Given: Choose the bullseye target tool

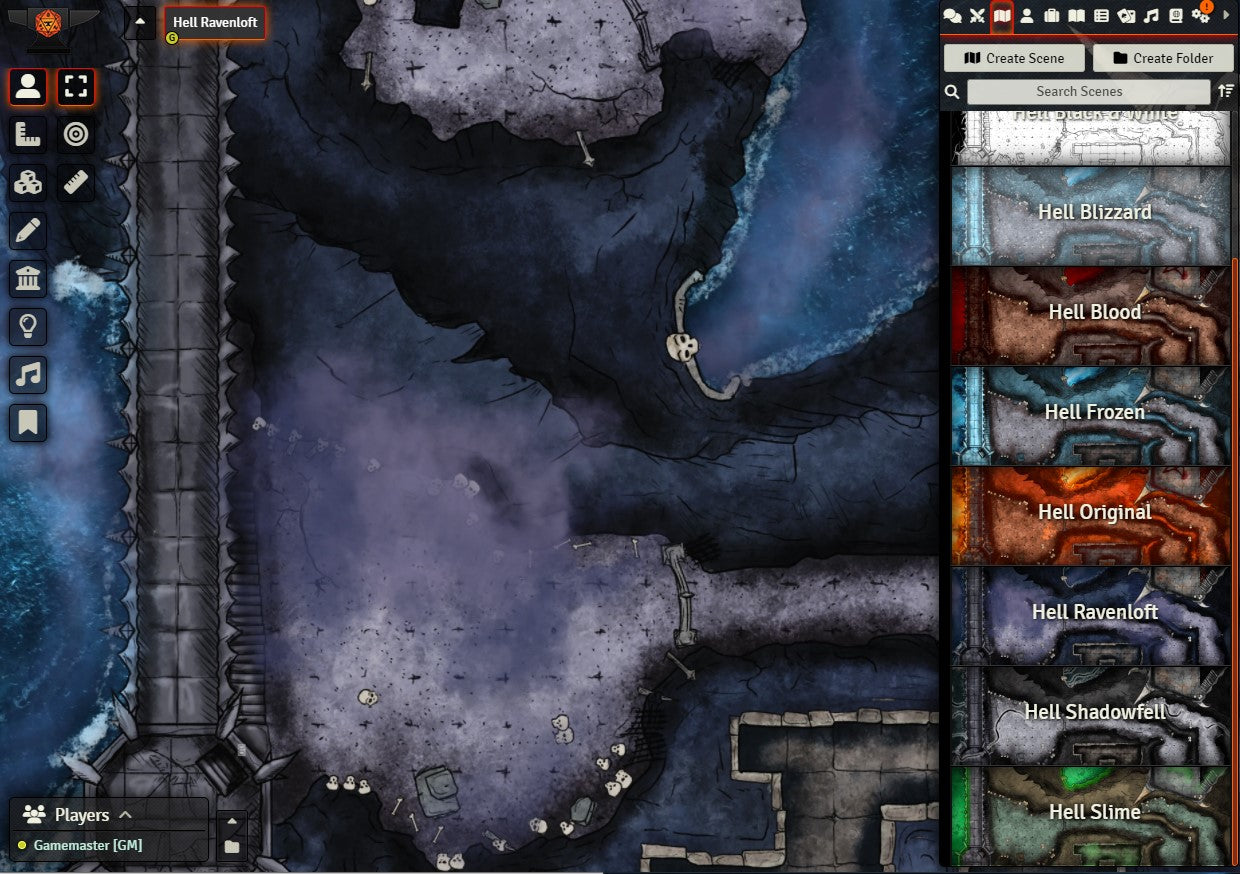Looking at the screenshot, I should (x=76, y=134).
